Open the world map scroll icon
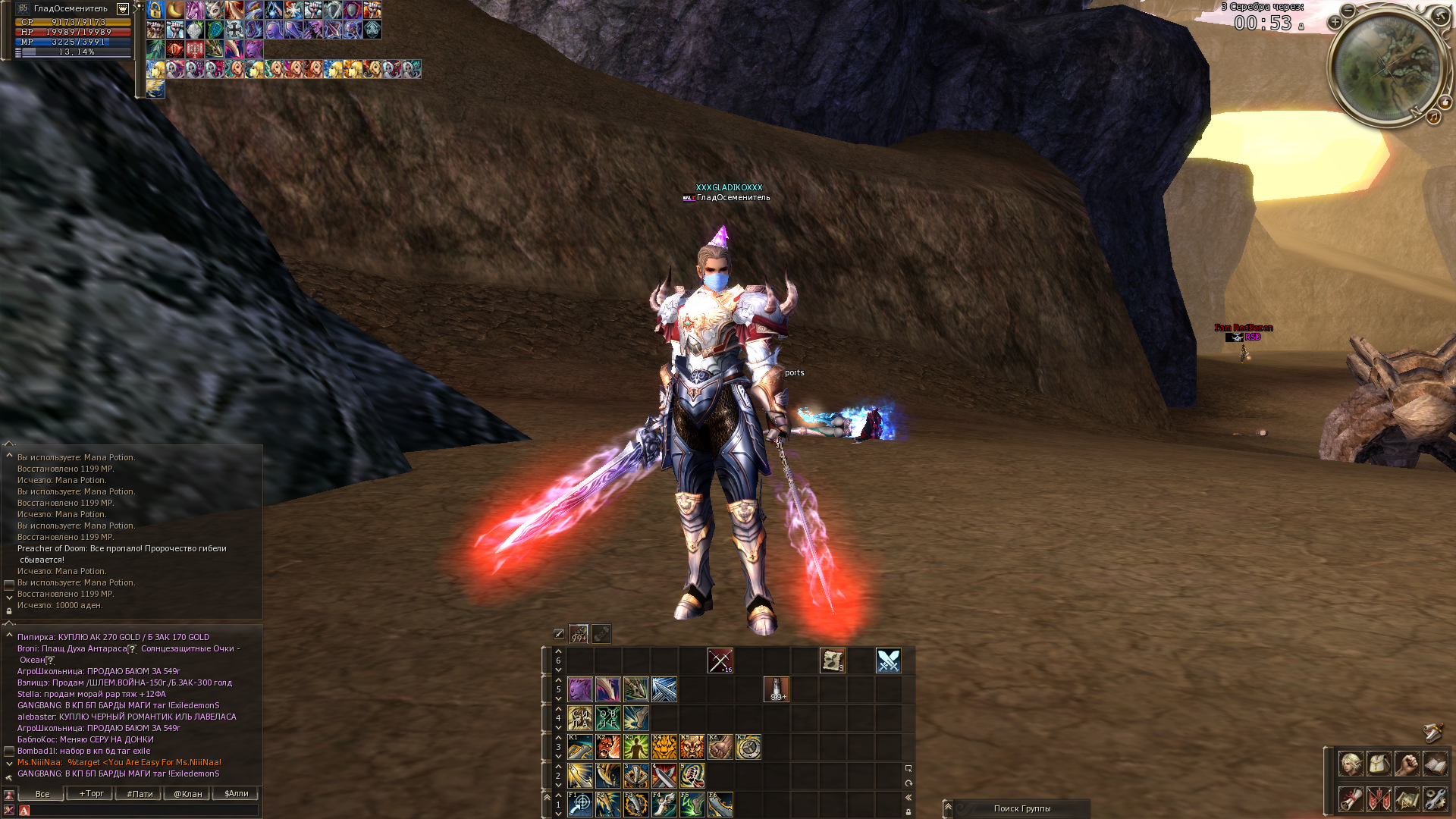 (x=1407, y=799)
